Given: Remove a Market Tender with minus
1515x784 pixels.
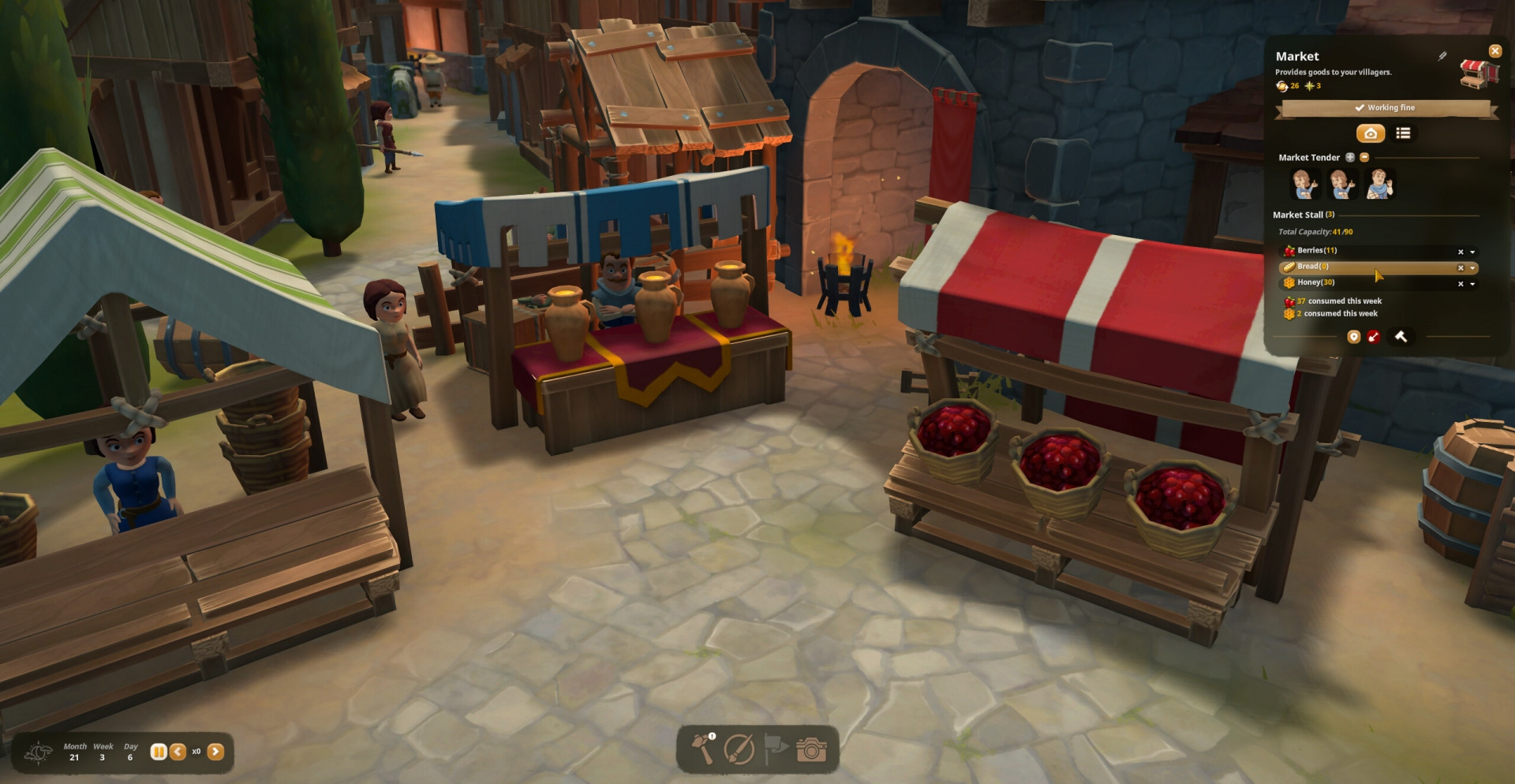Looking at the screenshot, I should (1364, 158).
